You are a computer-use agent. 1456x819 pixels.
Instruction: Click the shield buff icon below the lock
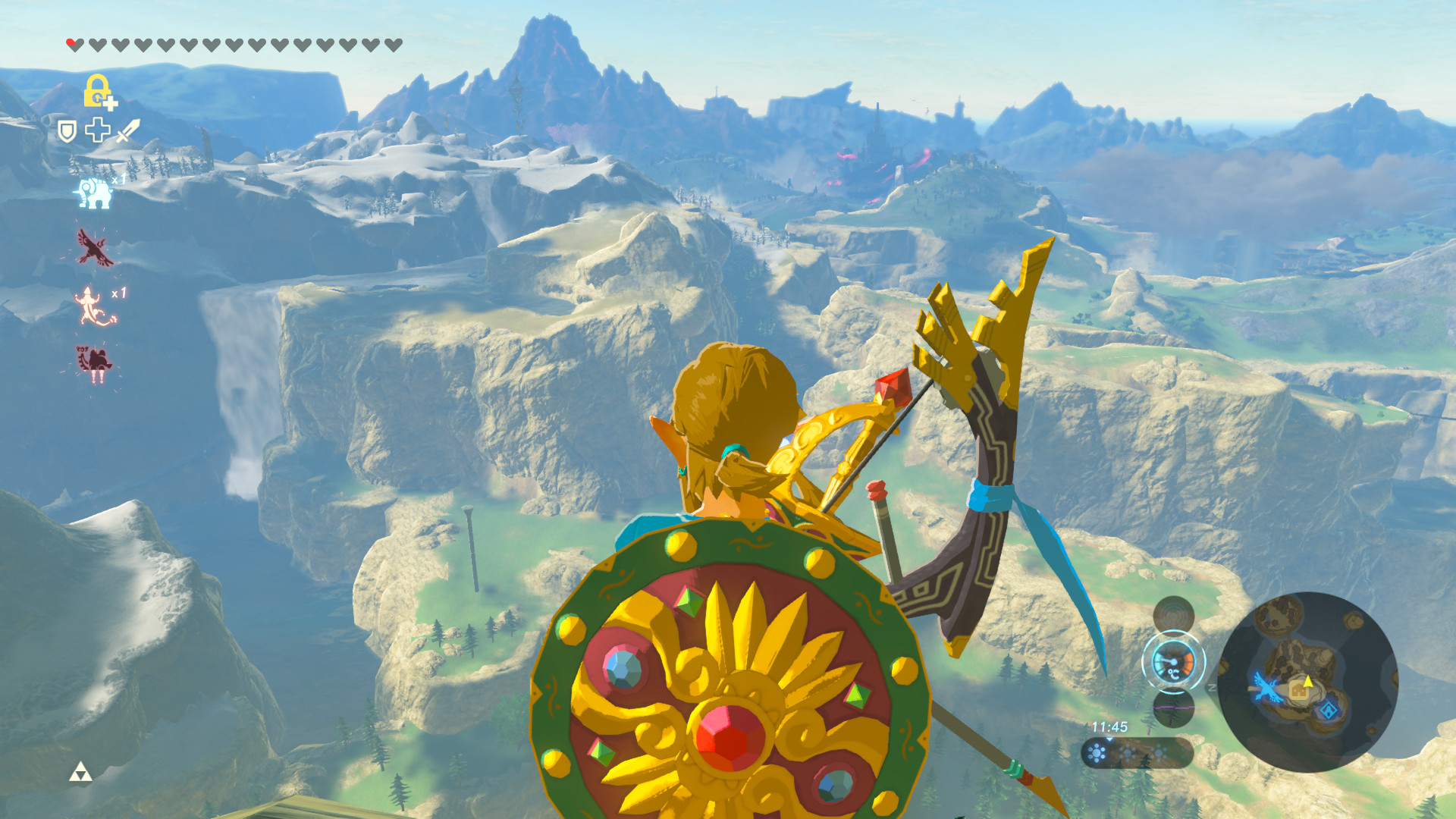67,130
